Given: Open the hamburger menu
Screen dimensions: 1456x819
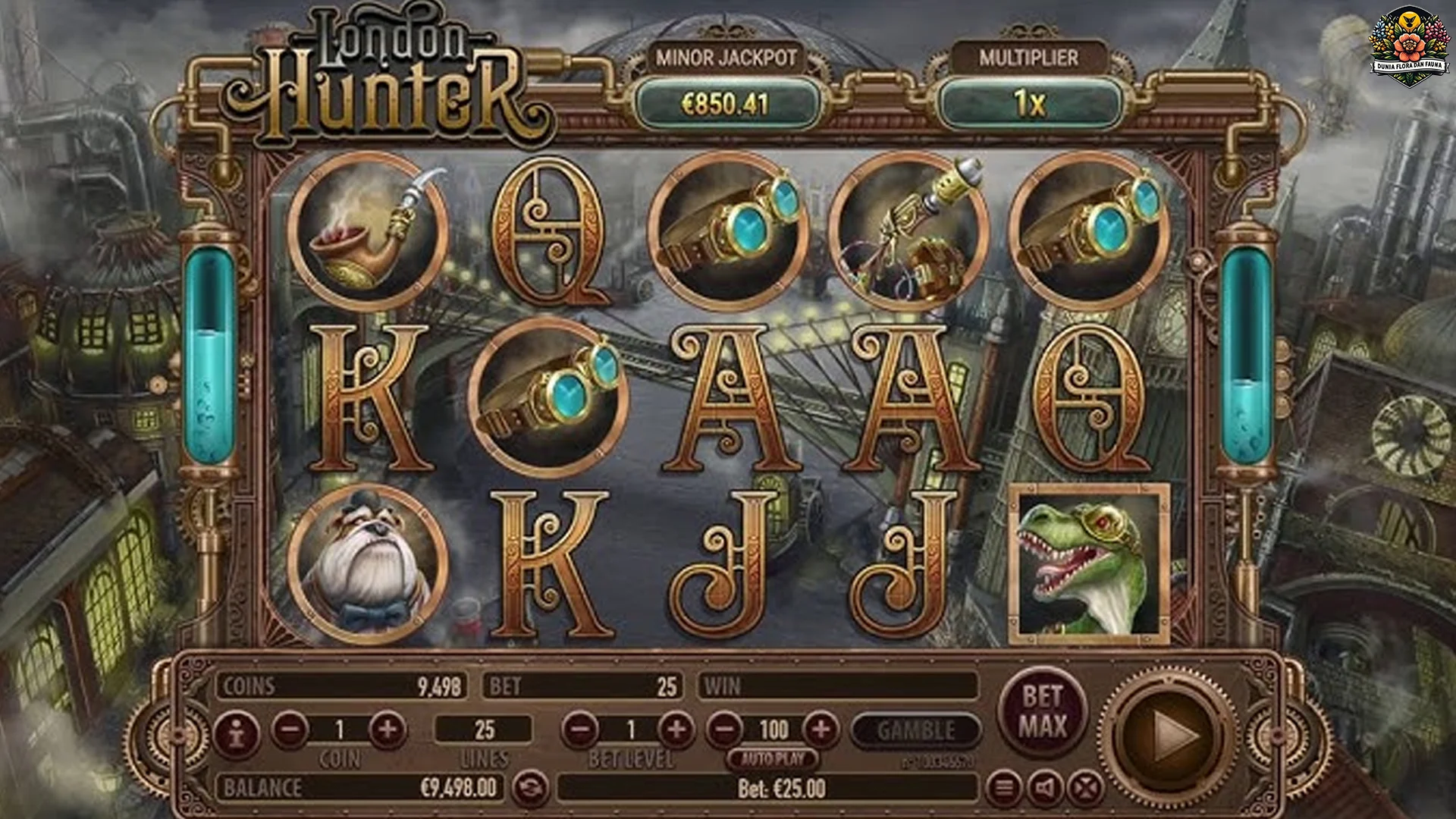Looking at the screenshot, I should 1004,789.
